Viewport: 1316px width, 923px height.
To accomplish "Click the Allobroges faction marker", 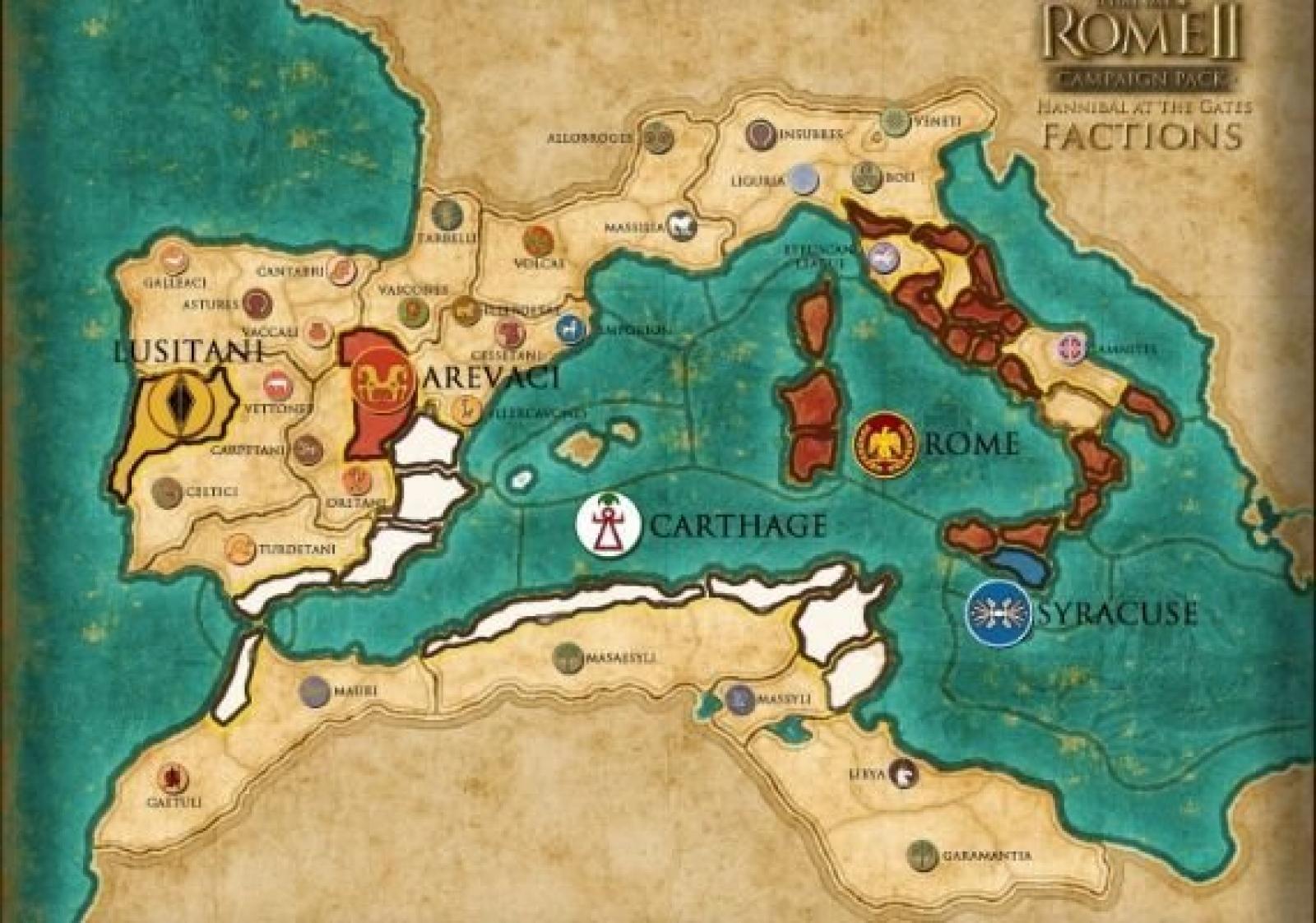I will tap(657, 137).
